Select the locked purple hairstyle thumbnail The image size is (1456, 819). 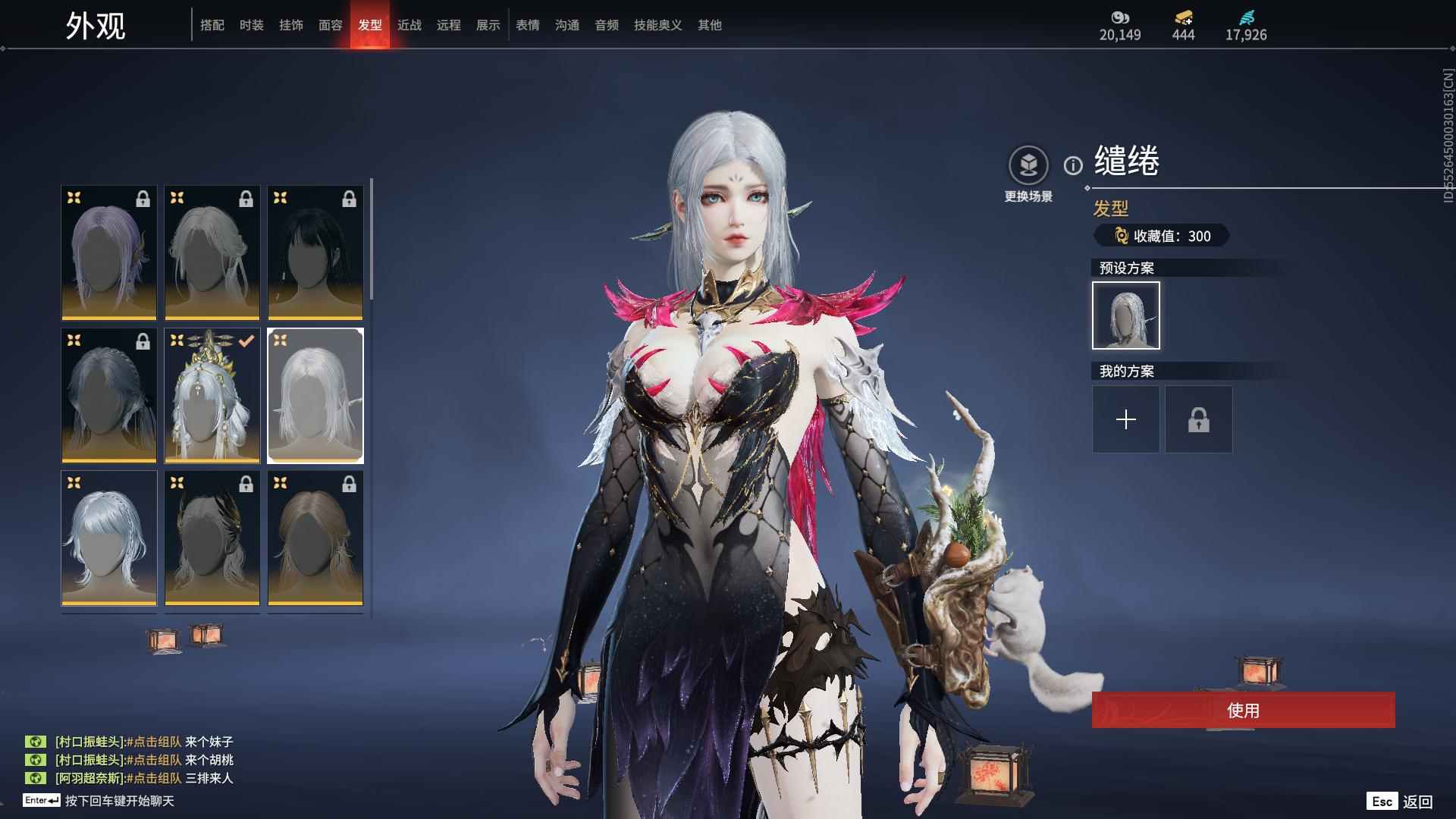pyautogui.click(x=109, y=253)
